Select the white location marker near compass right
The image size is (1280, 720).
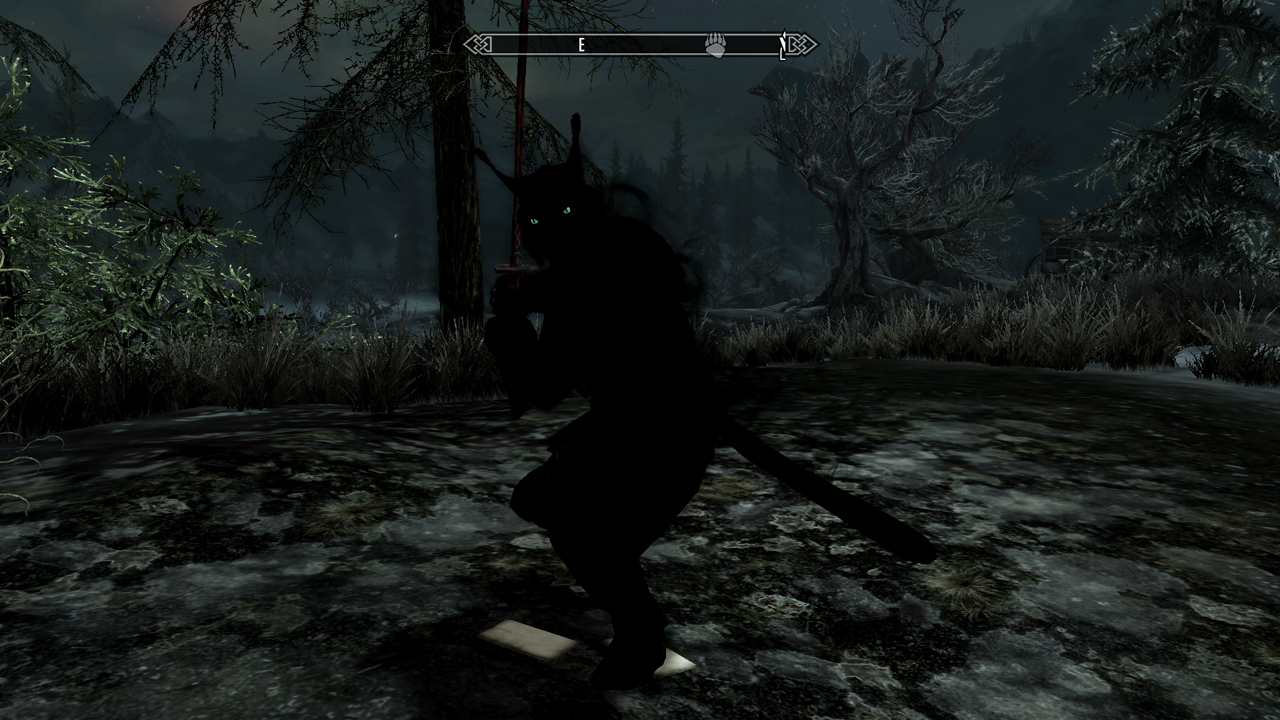tap(782, 46)
